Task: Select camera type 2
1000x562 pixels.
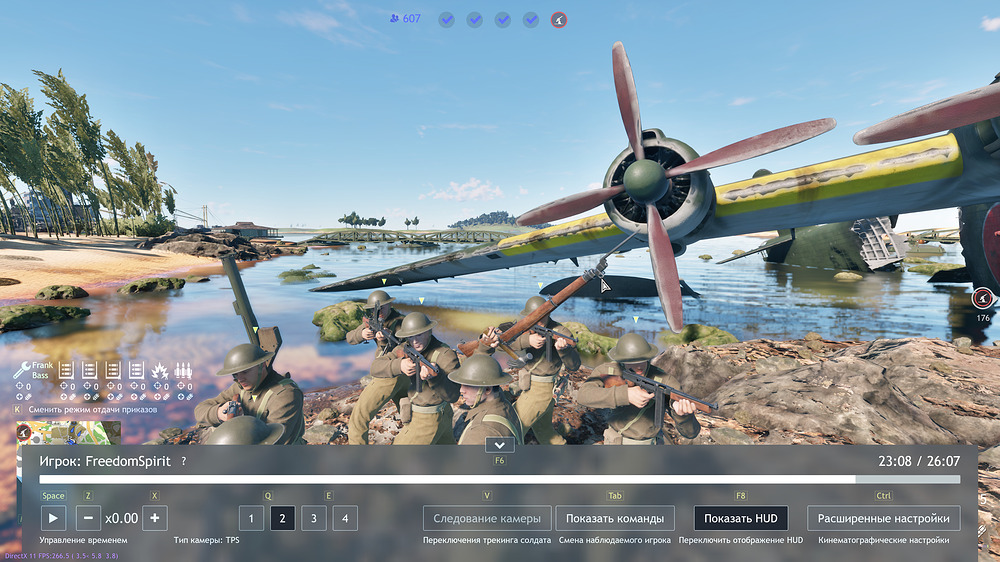Action: [283, 518]
